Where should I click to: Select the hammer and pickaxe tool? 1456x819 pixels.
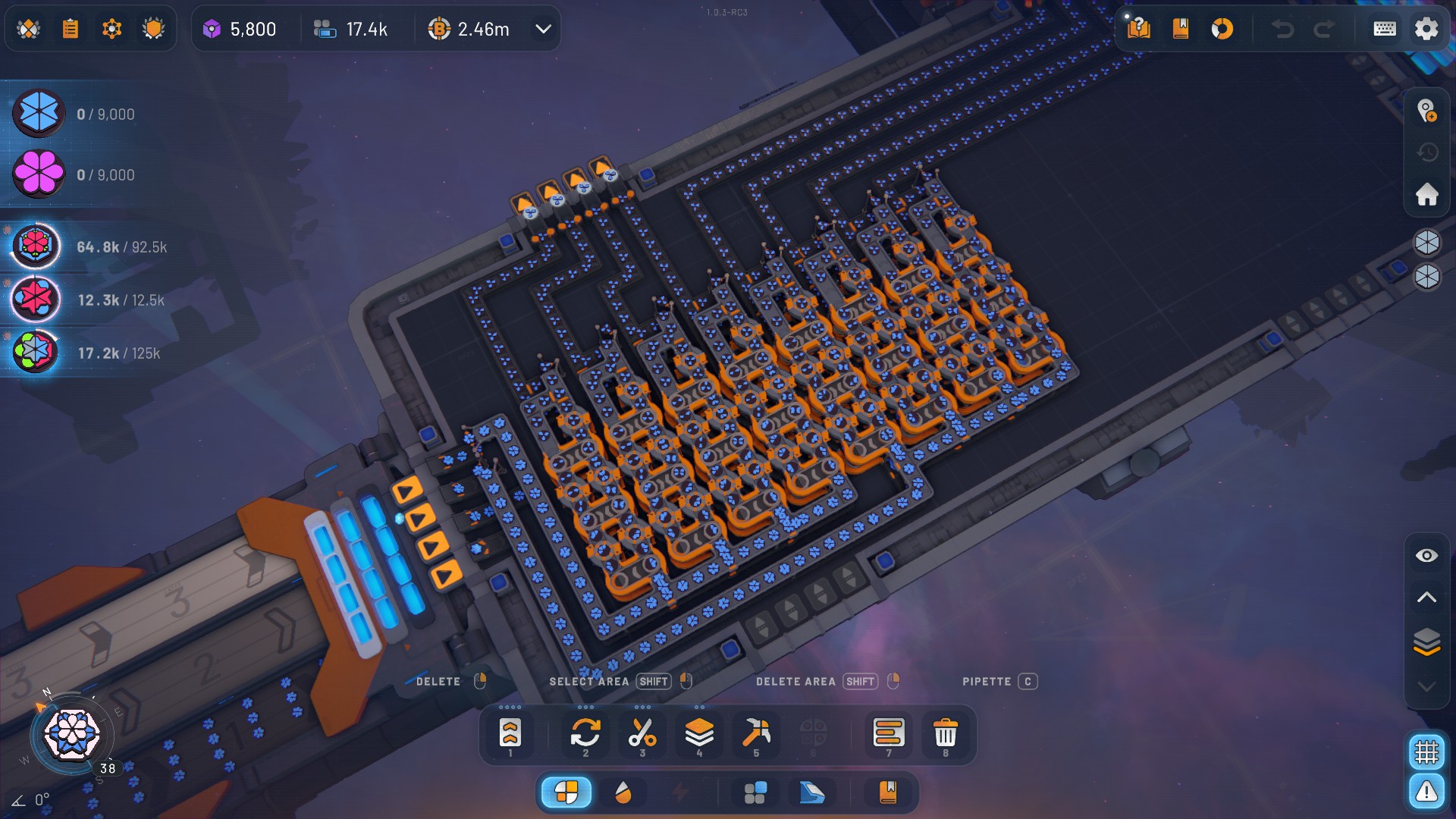[x=755, y=733]
